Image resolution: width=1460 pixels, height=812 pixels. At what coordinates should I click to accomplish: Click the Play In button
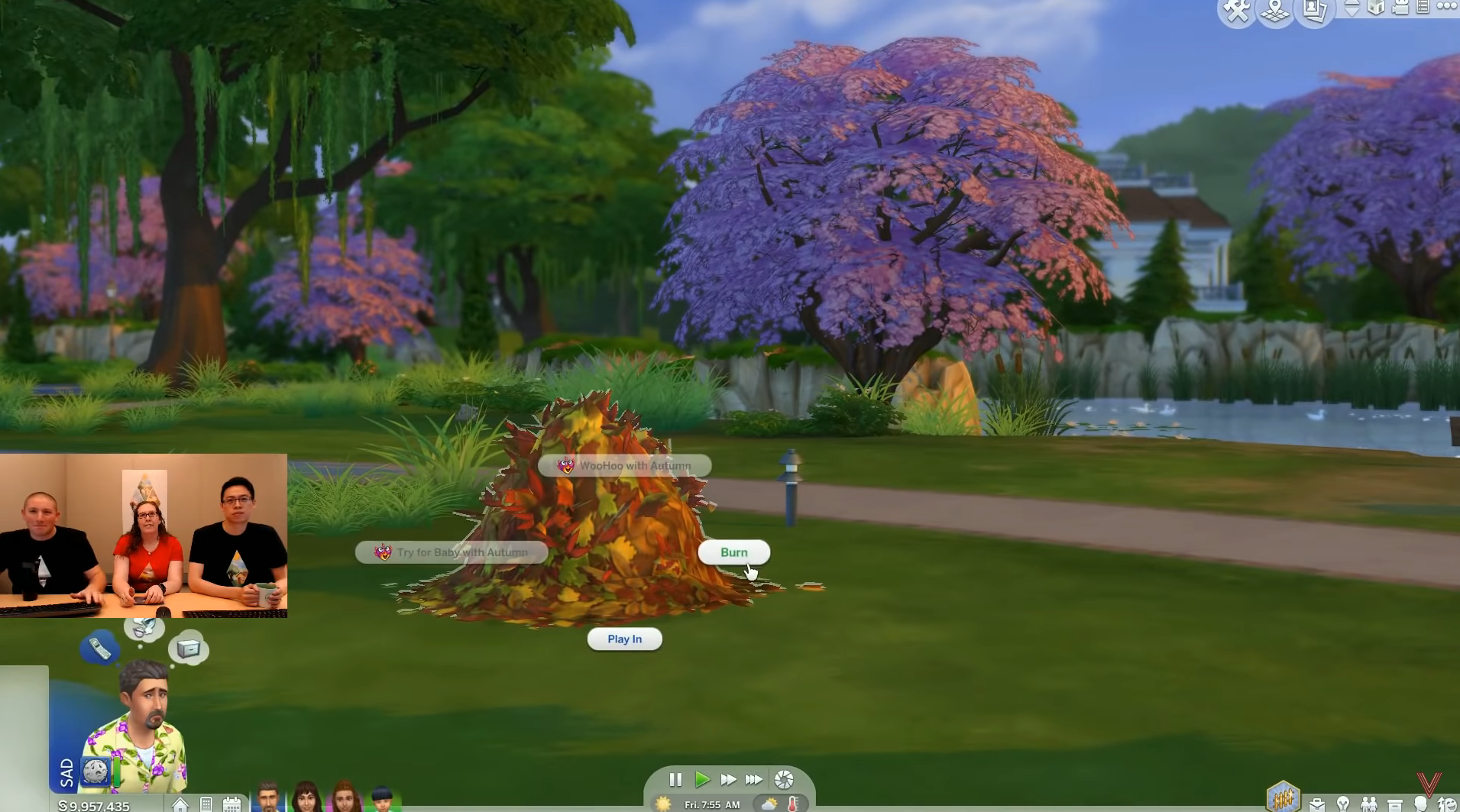[624, 639]
